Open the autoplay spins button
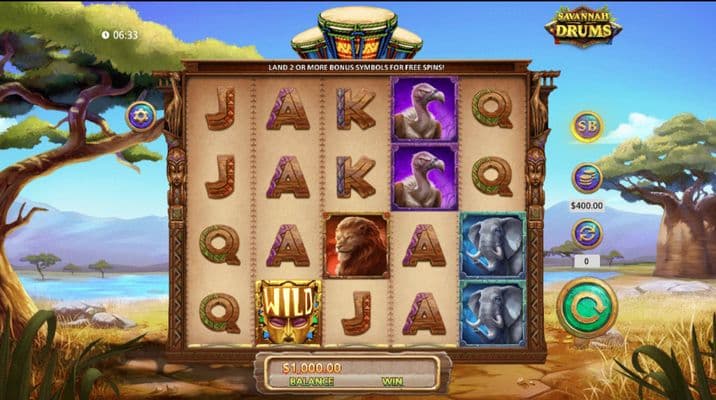716x400 pixels. 587,234
